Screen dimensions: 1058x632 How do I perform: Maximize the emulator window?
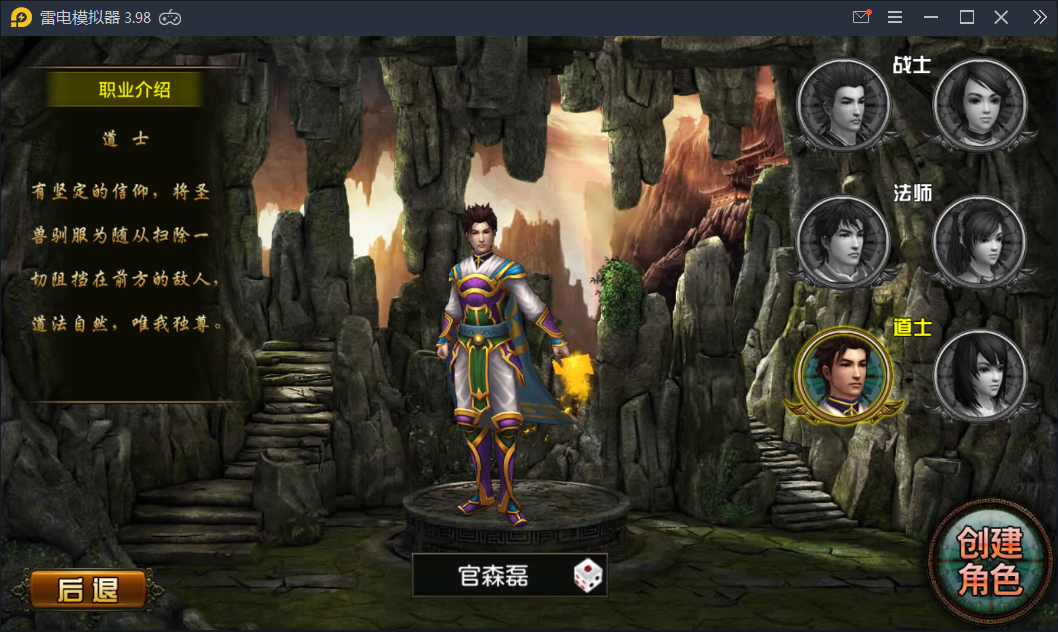click(967, 17)
